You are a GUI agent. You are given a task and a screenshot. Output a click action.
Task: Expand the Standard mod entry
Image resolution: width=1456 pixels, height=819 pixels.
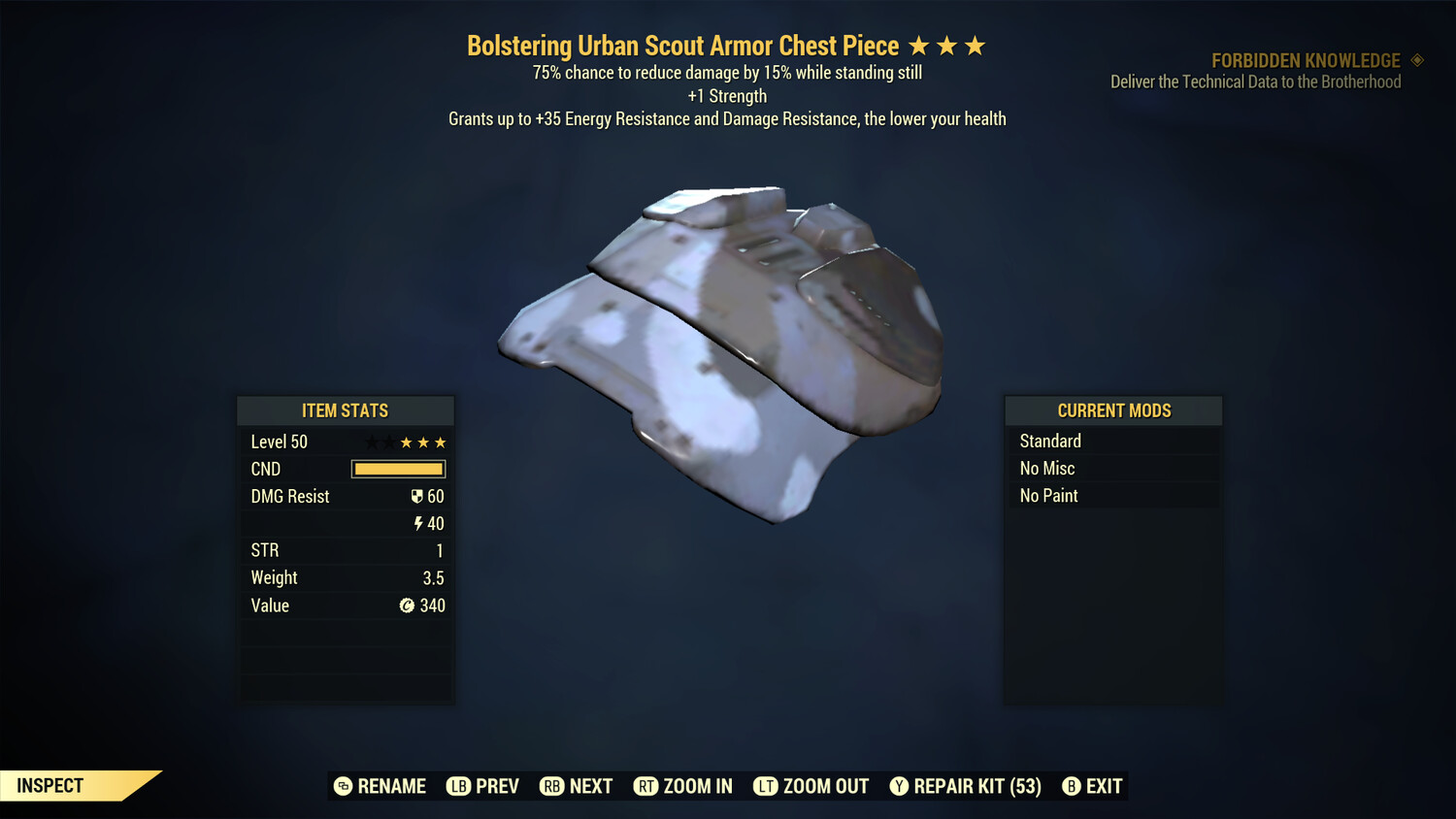(1113, 441)
